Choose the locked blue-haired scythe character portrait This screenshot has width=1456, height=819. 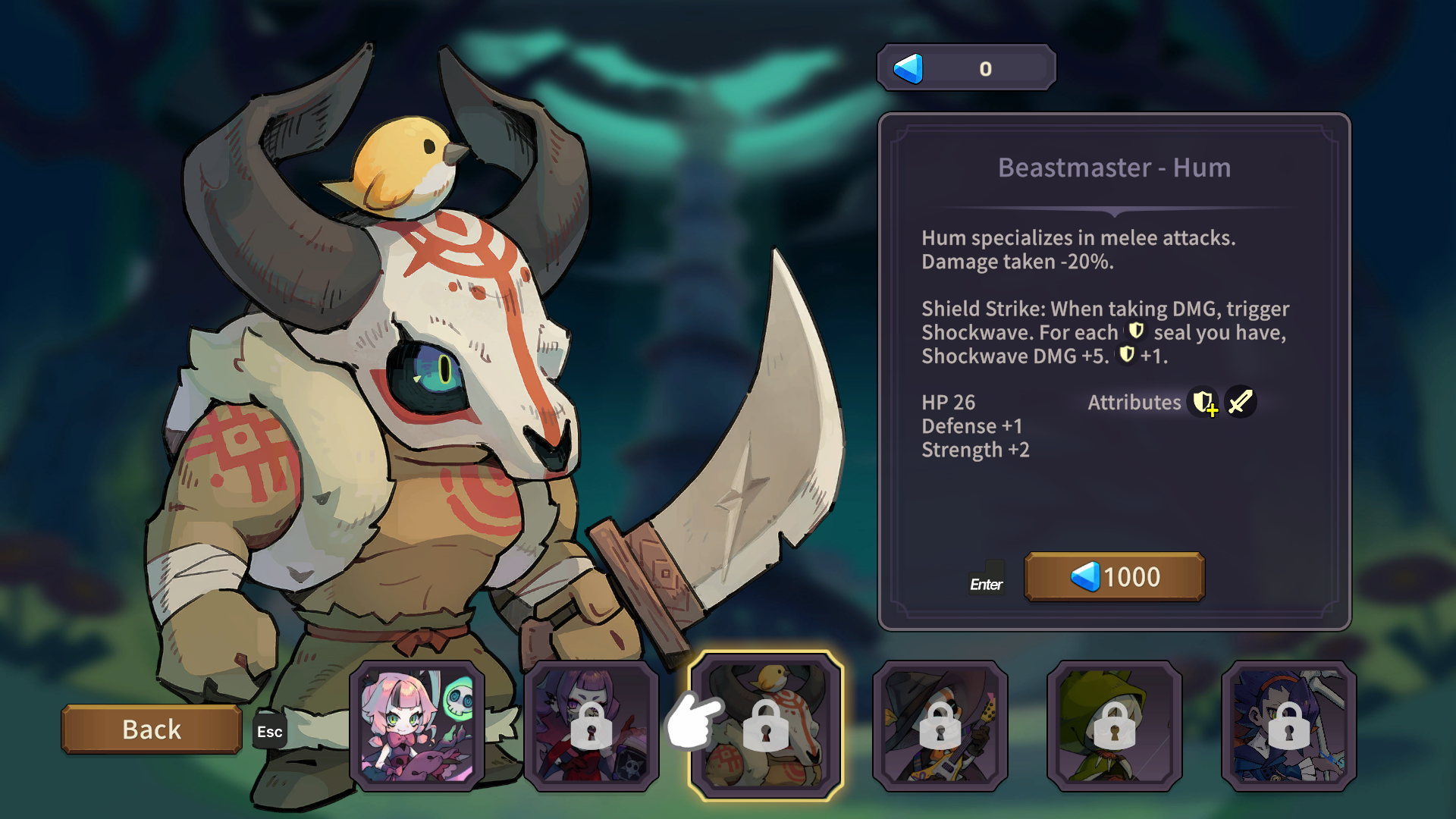click(1289, 726)
